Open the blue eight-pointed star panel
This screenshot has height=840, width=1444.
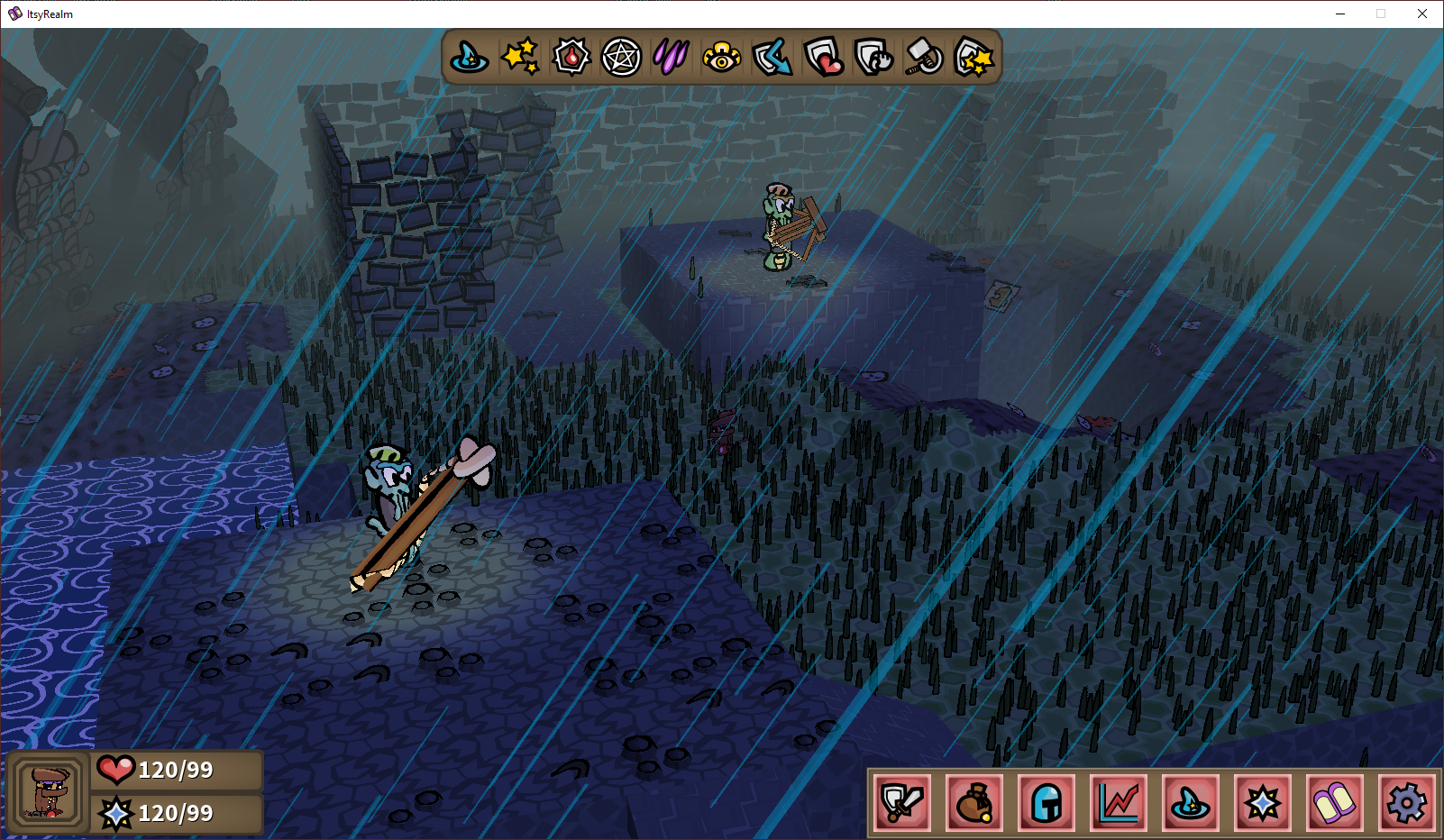point(1263,802)
